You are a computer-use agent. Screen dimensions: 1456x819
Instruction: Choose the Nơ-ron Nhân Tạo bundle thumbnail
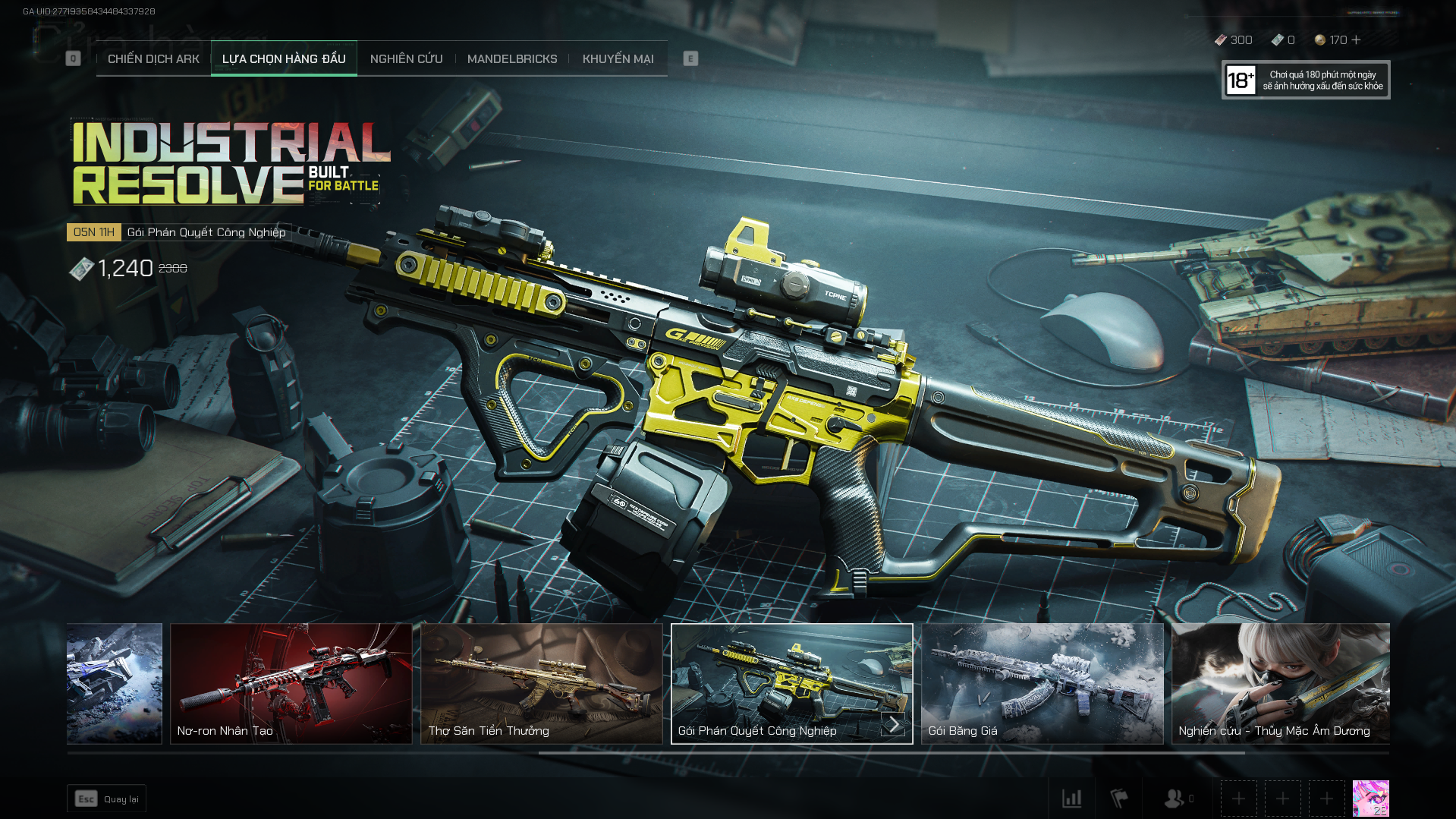pyautogui.click(x=291, y=683)
